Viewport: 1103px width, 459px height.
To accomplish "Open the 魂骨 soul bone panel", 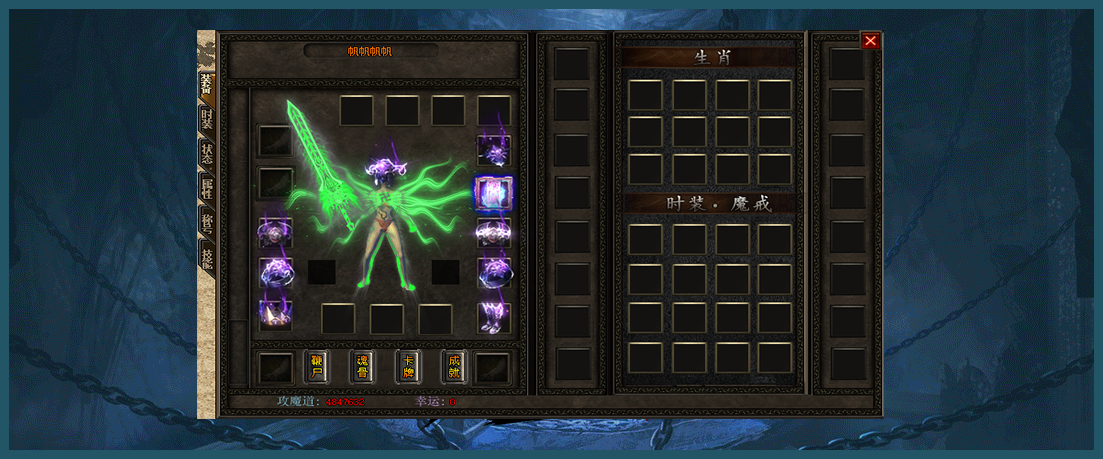I will (x=362, y=366).
